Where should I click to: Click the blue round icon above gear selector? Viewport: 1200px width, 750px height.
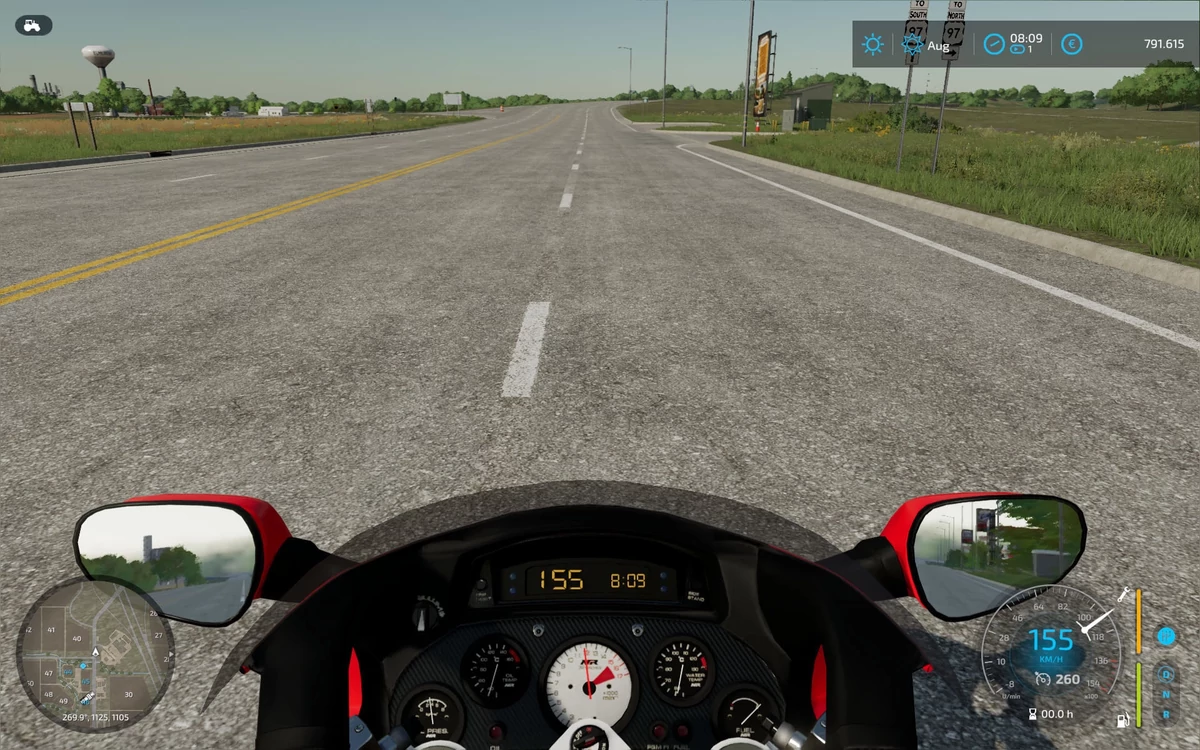pos(1166,636)
